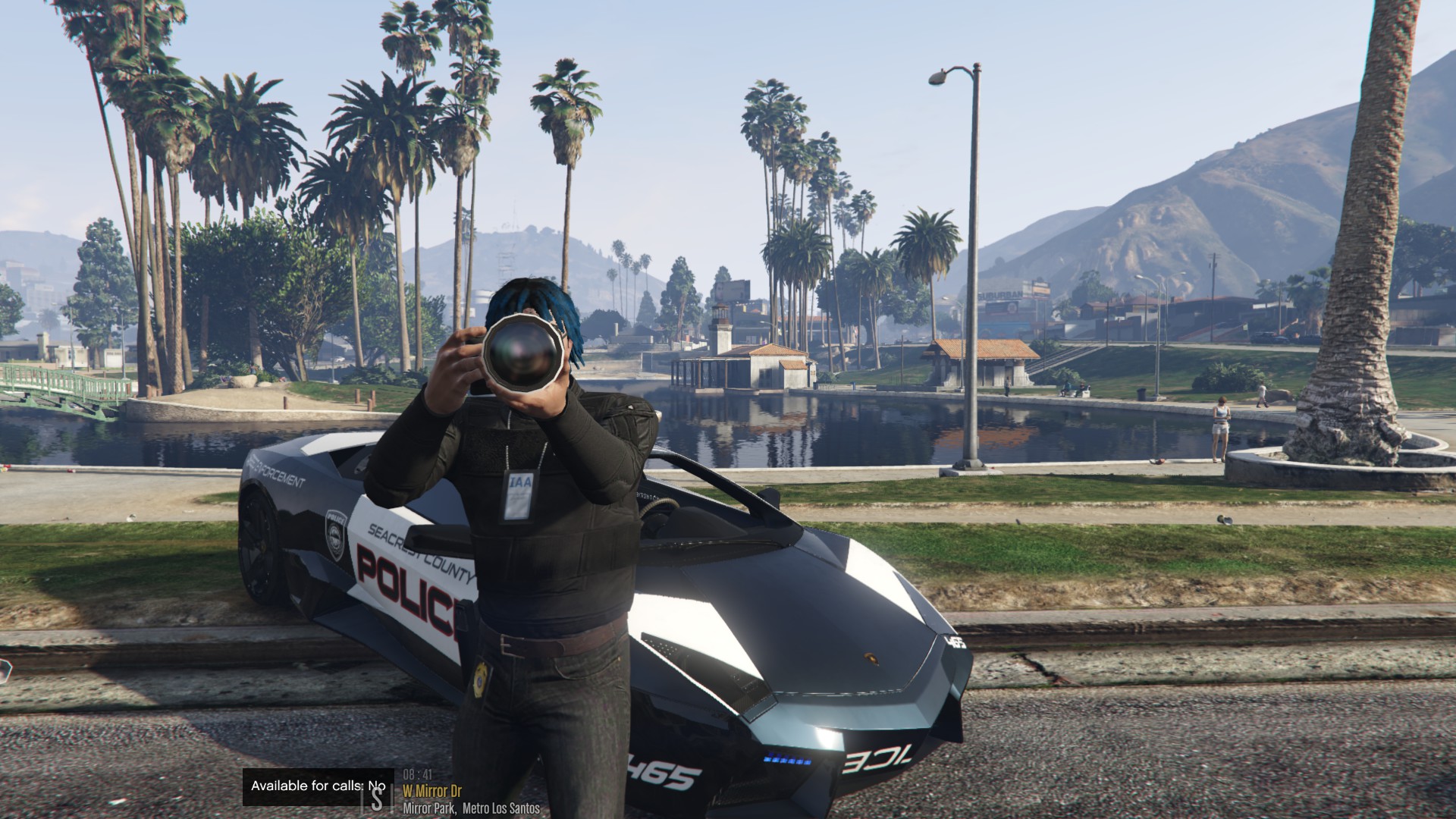Toggle the Available for calls status box
Image resolution: width=1456 pixels, height=819 pixels.
318,786
